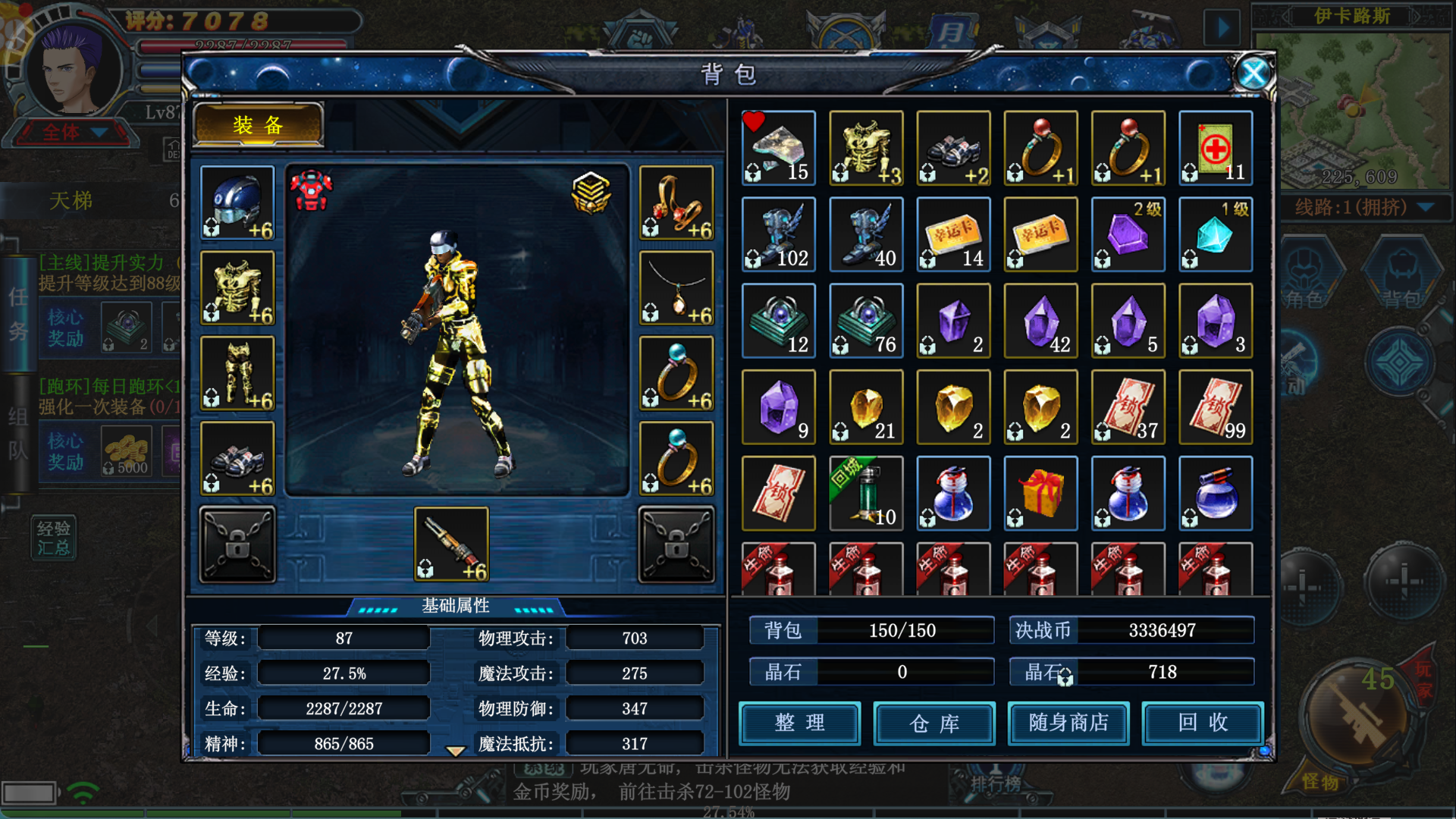Select the 装备 equipment tab
The width and height of the screenshot is (1456, 819).
pos(259,125)
